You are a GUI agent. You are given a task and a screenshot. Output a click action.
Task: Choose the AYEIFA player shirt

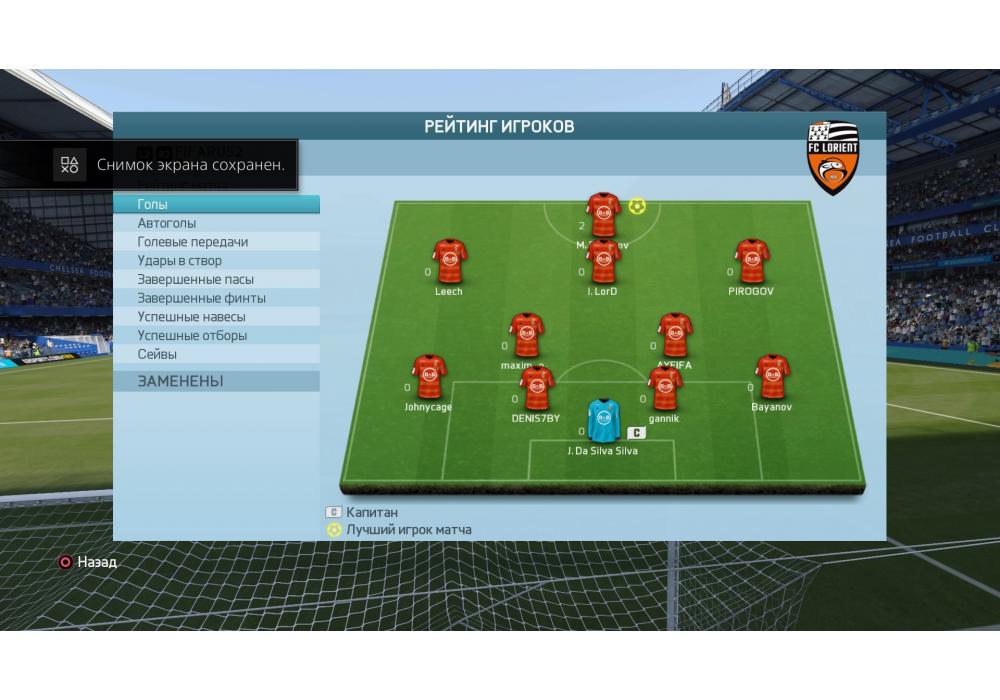click(675, 336)
